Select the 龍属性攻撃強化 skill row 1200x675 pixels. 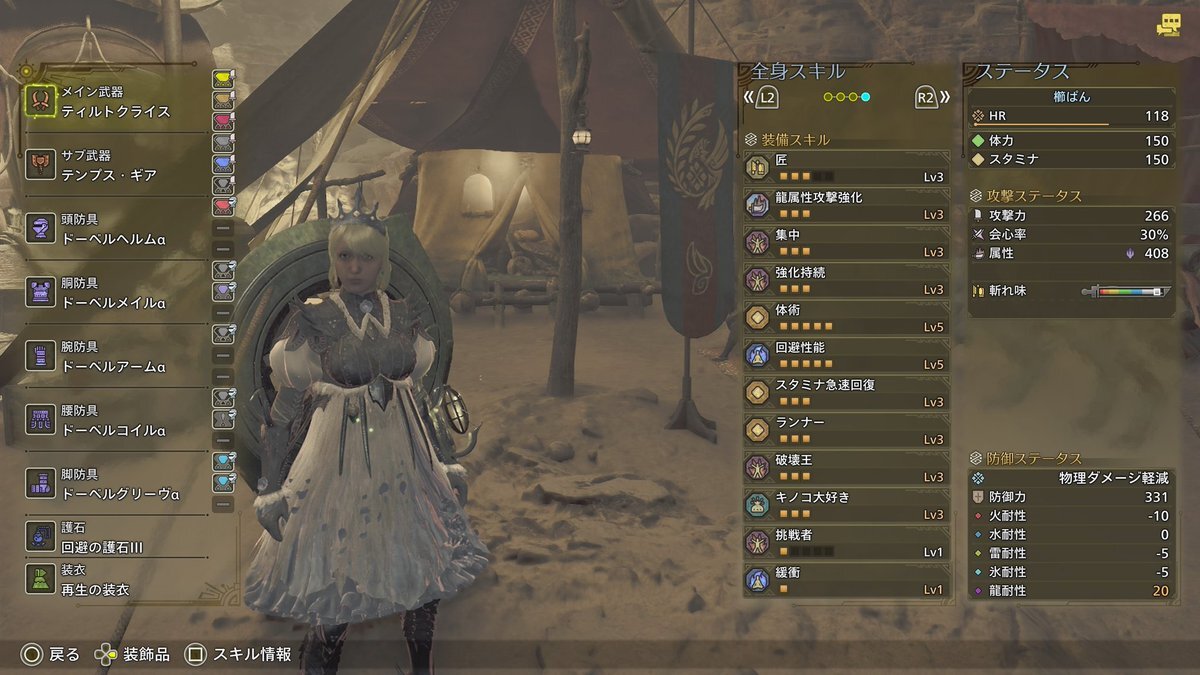tap(846, 205)
